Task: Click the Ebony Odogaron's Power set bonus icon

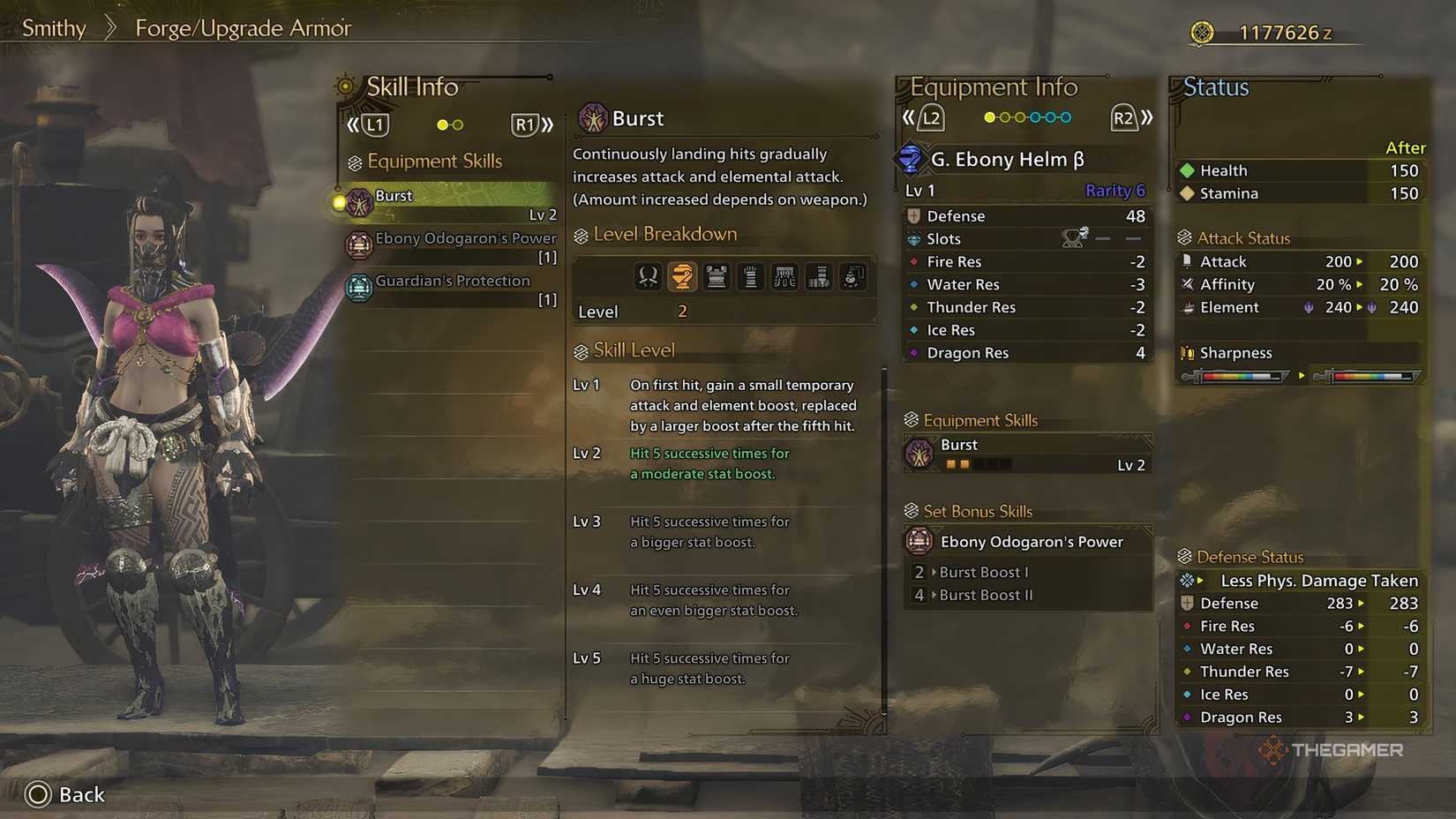Action: click(919, 541)
